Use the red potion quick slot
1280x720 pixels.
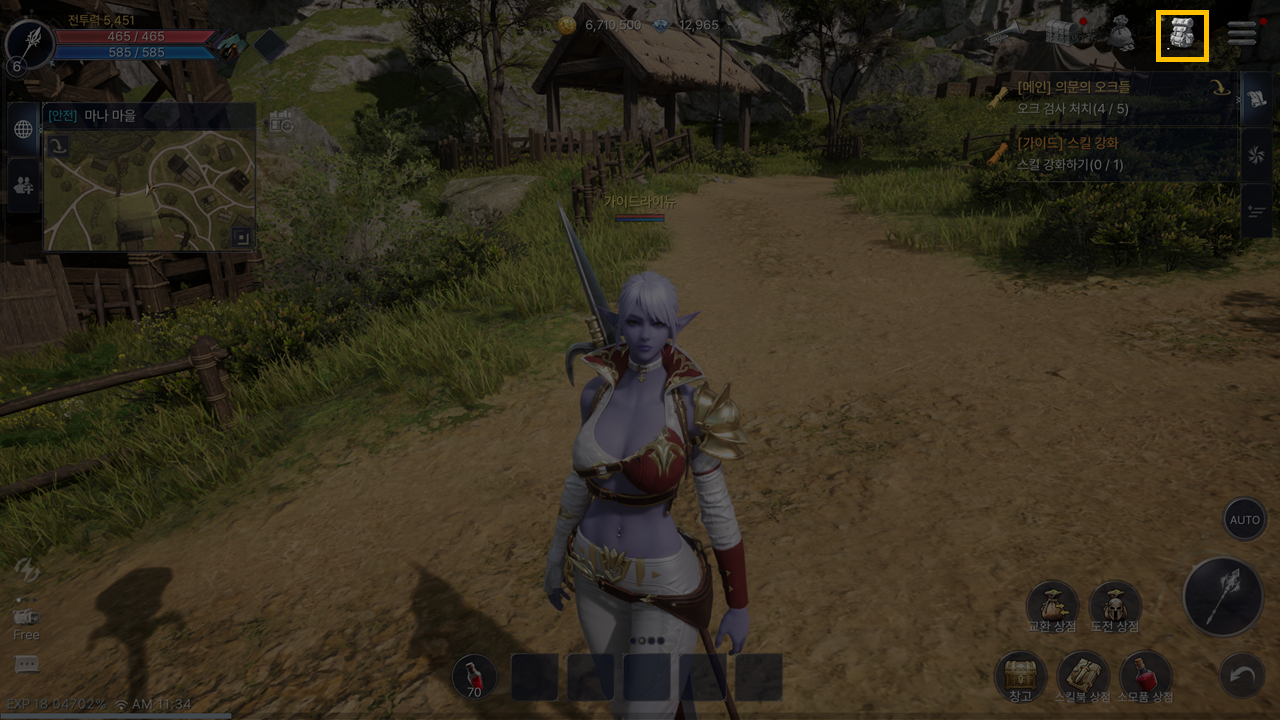pos(474,677)
